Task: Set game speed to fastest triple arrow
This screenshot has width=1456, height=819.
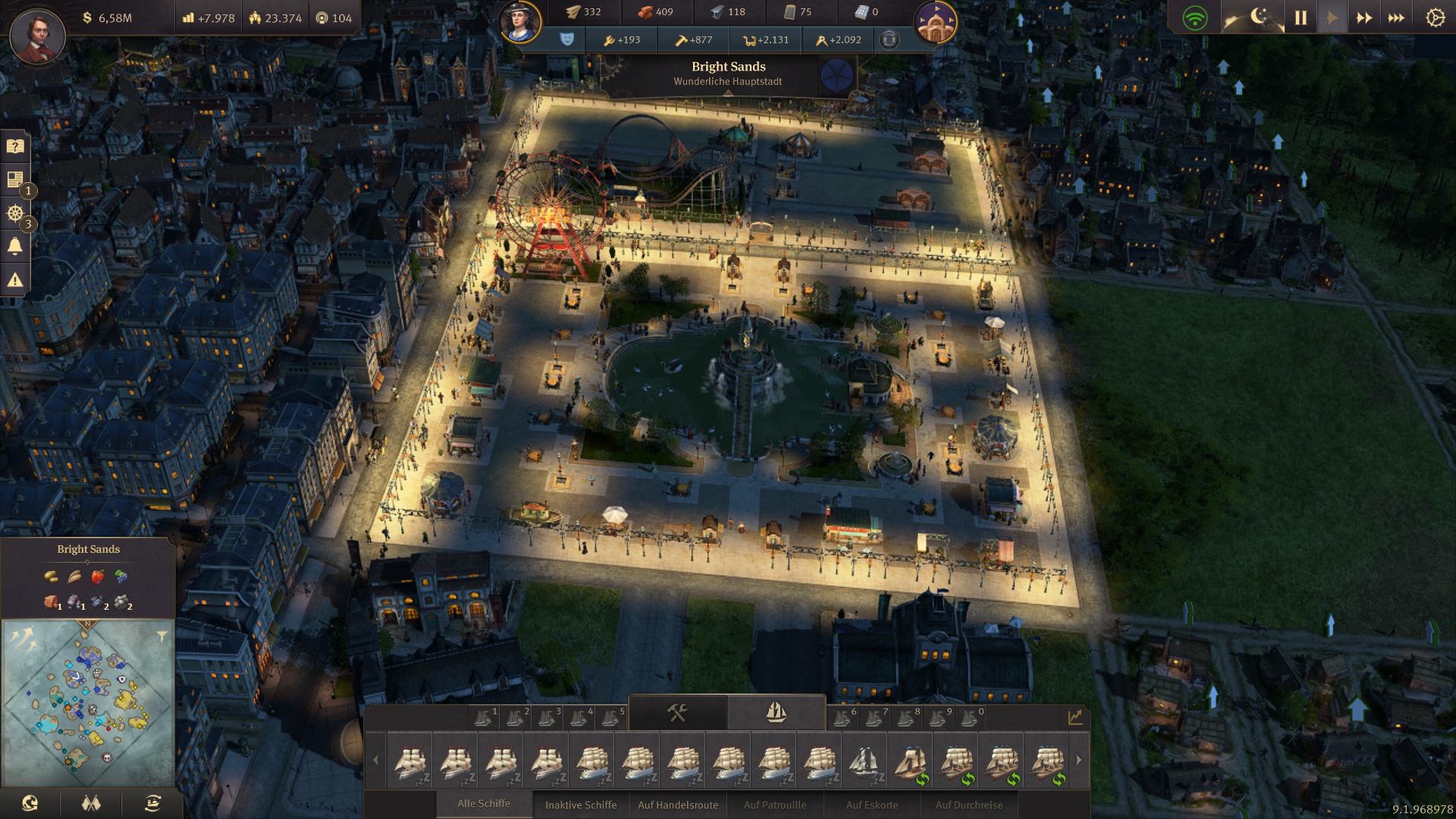Action: [x=1396, y=17]
